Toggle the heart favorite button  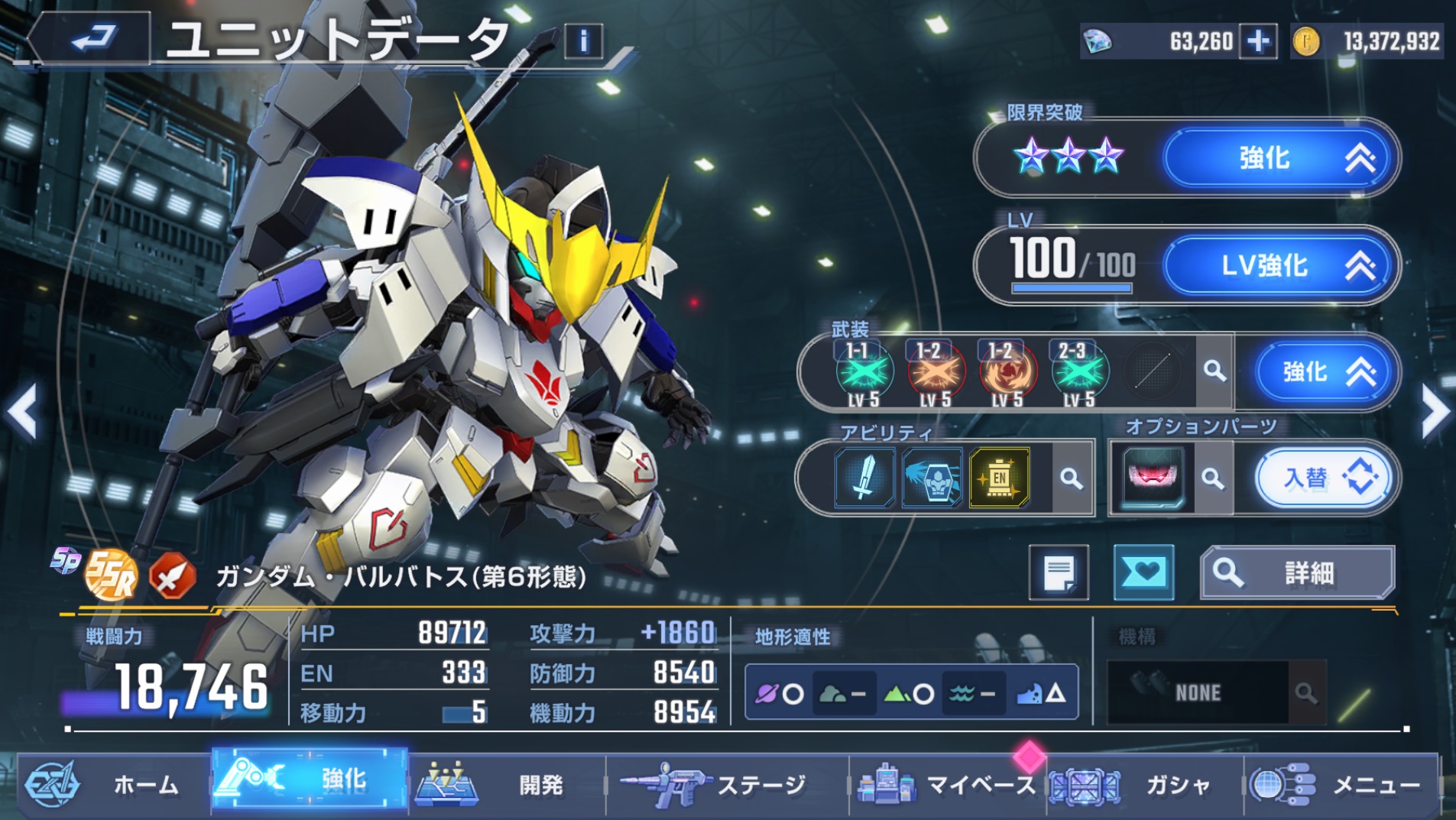coord(1143,572)
